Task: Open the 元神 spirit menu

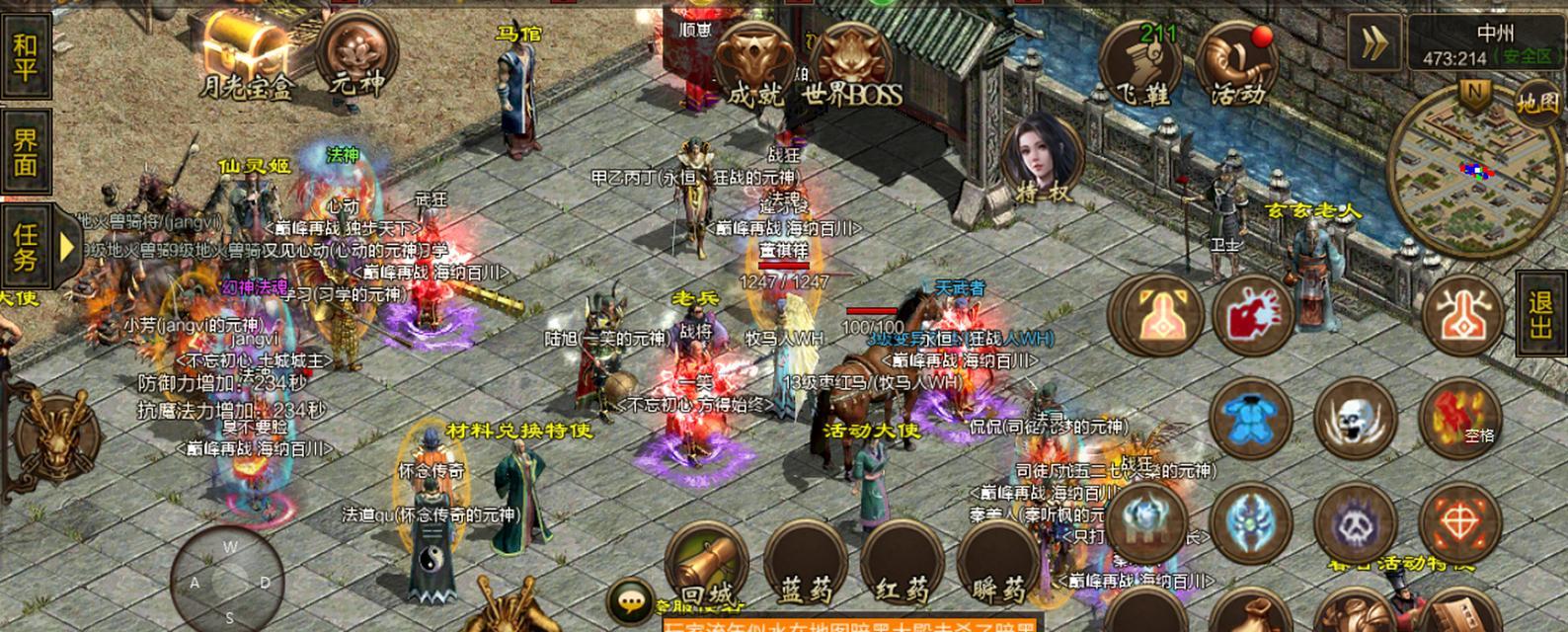Action: (x=356, y=54)
